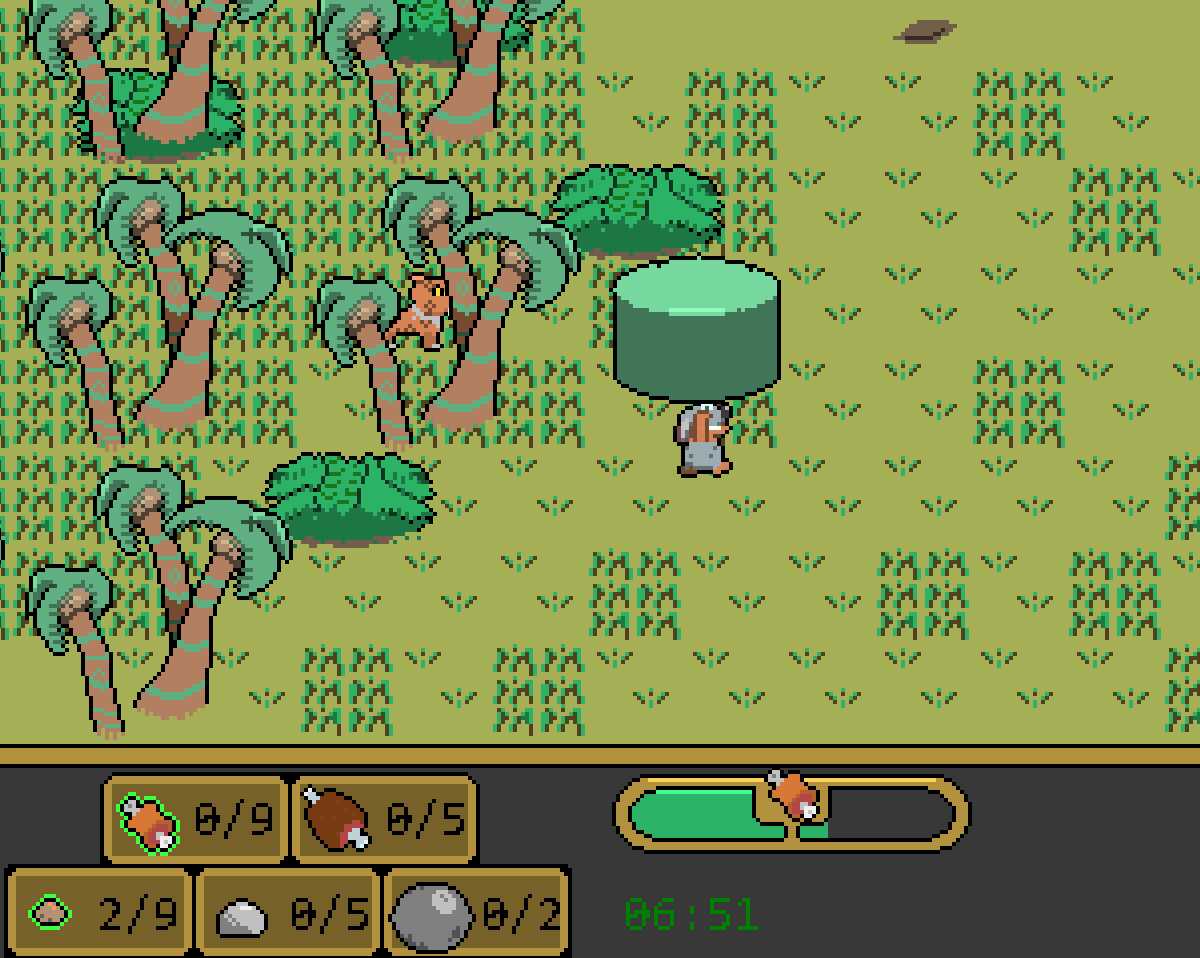This screenshot has width=1200, height=958.
Task: Select the pebble slot showing 2/9
Action: click(x=97, y=913)
